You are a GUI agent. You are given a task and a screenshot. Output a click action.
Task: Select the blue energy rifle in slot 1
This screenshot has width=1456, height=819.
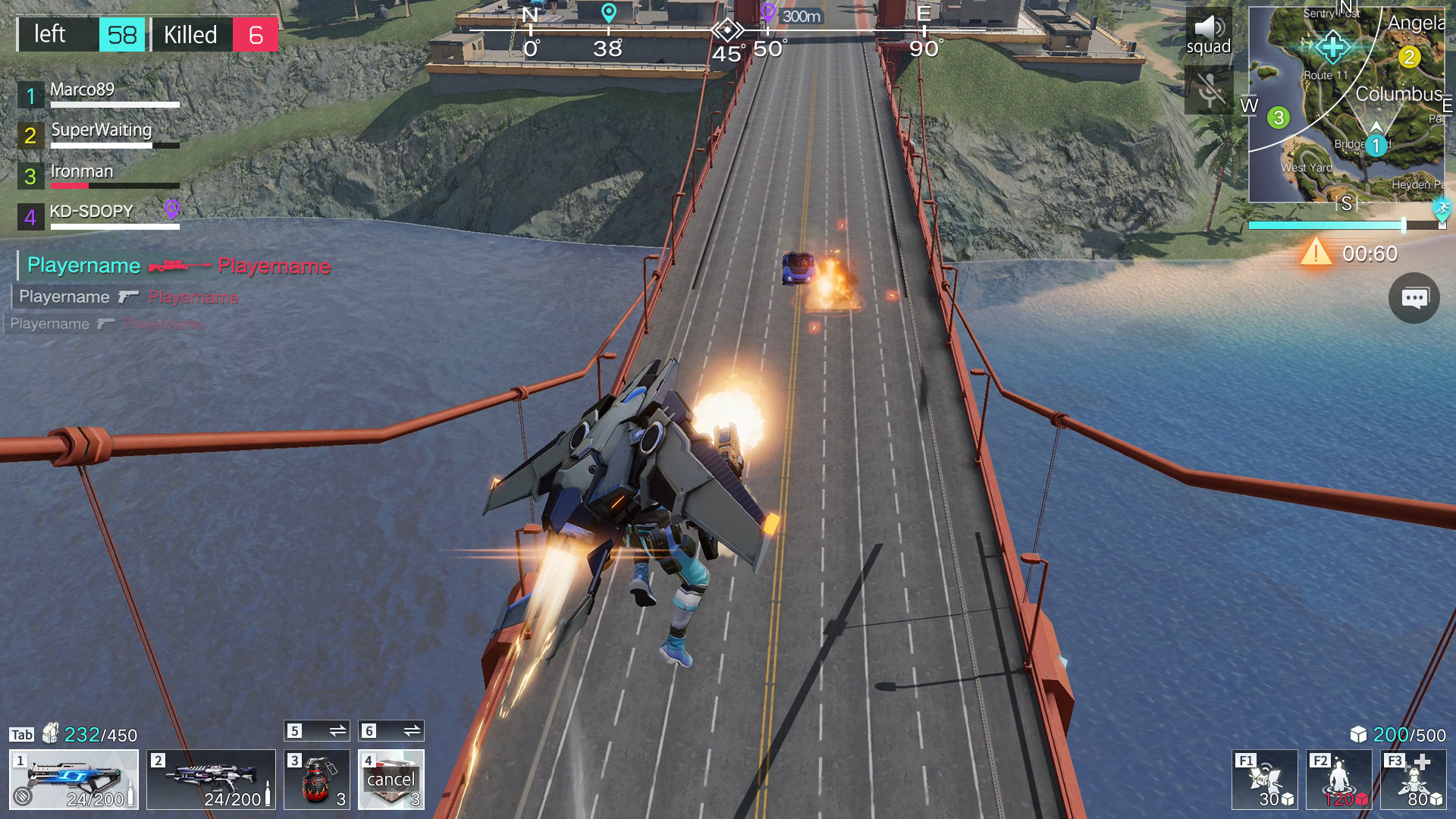(x=74, y=780)
